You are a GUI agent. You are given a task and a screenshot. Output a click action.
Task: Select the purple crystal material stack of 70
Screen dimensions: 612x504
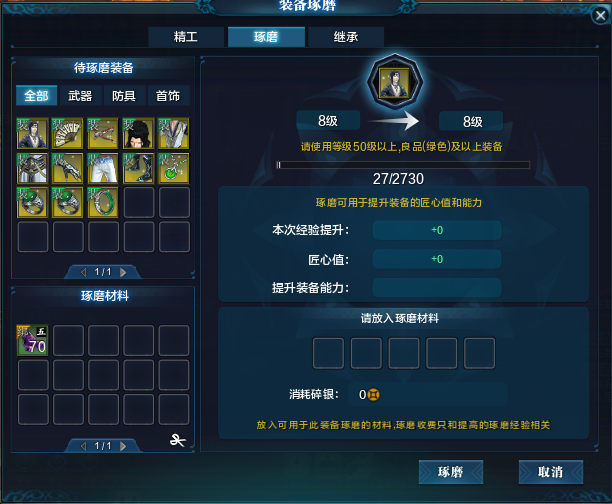pos(34,341)
